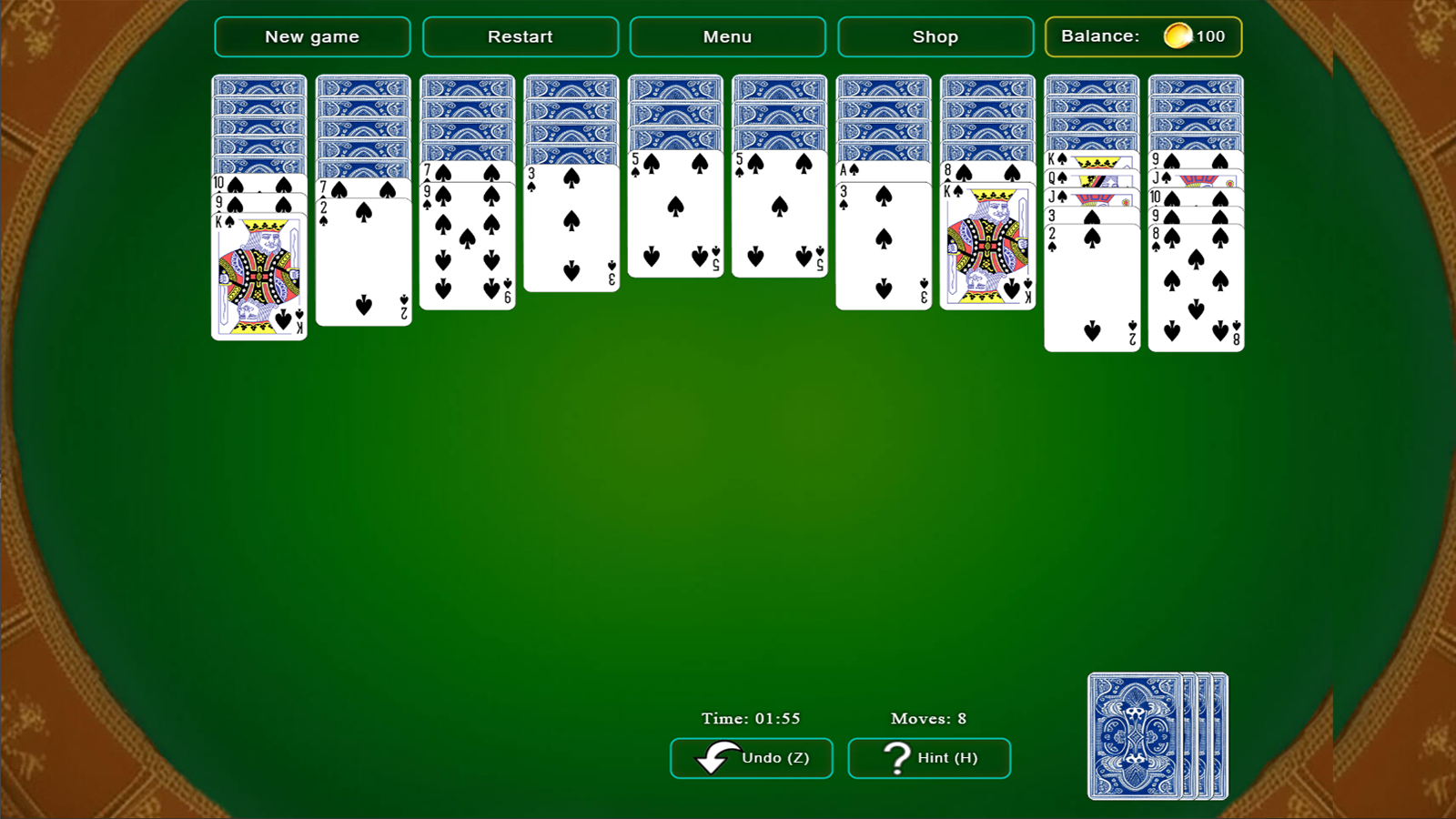The image size is (1456, 819).
Task: Restart the current game
Action: [520, 36]
